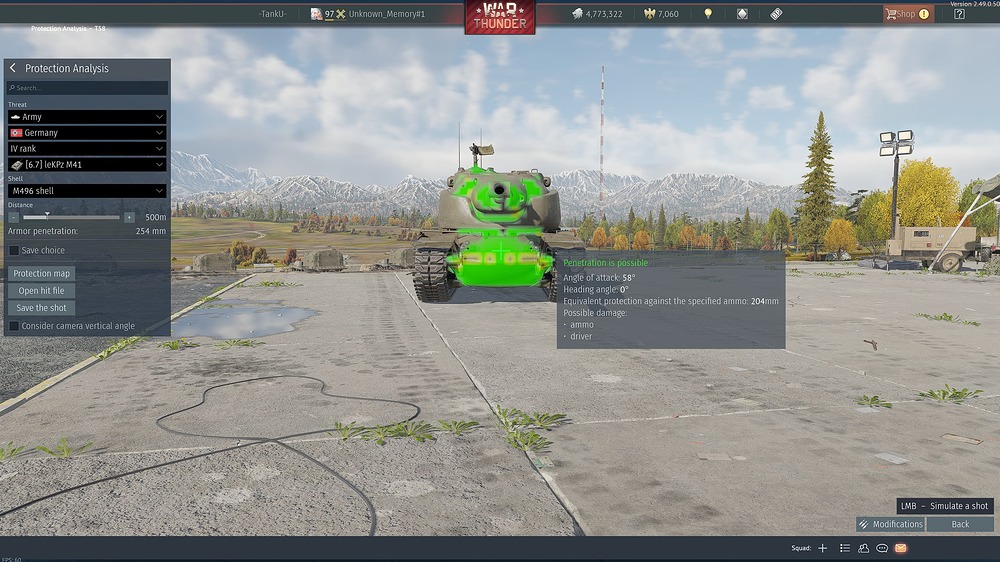
Task: Open the Army threat type dropdown
Action: [x=87, y=117]
